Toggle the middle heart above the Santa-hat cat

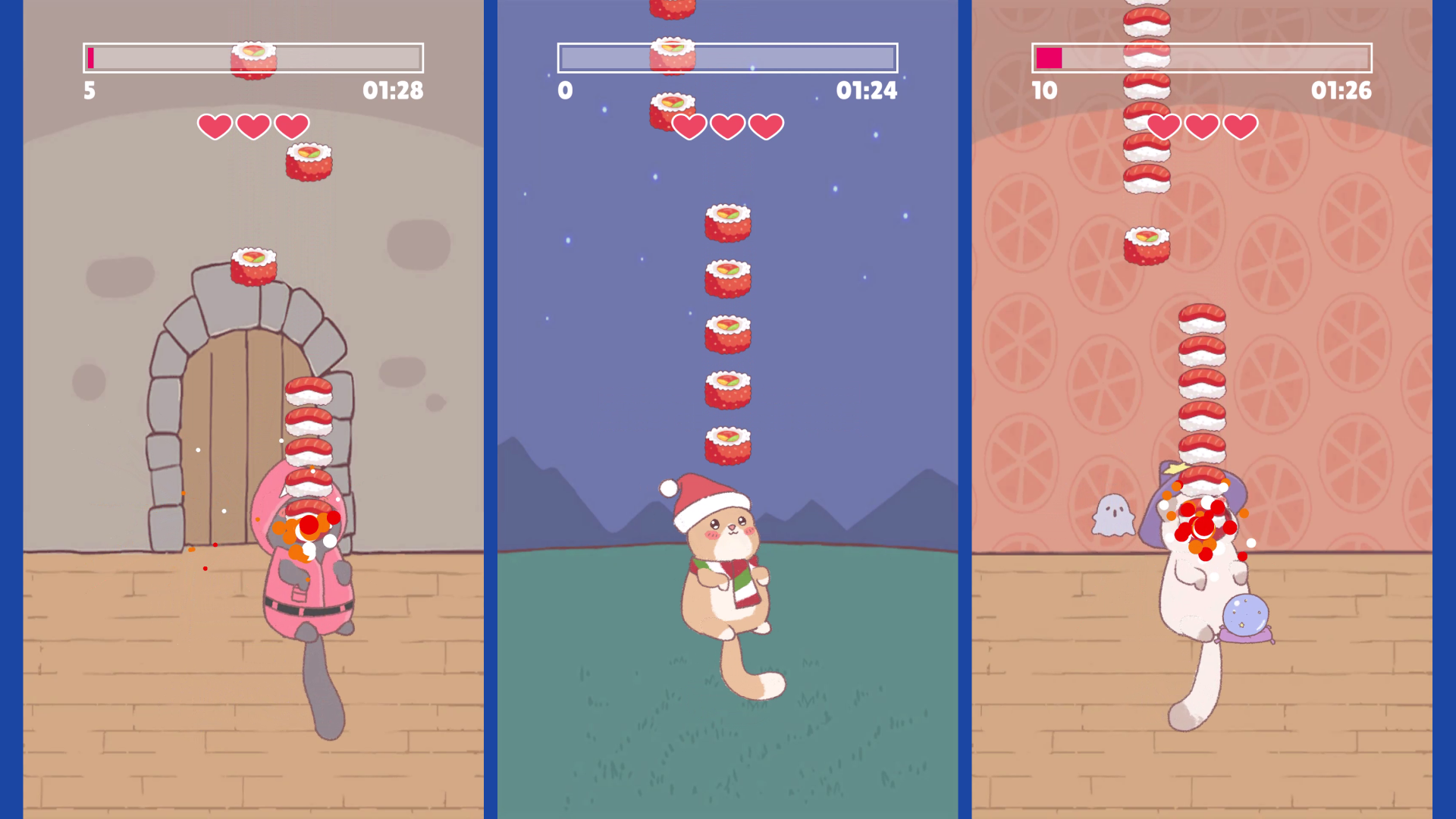728,126
